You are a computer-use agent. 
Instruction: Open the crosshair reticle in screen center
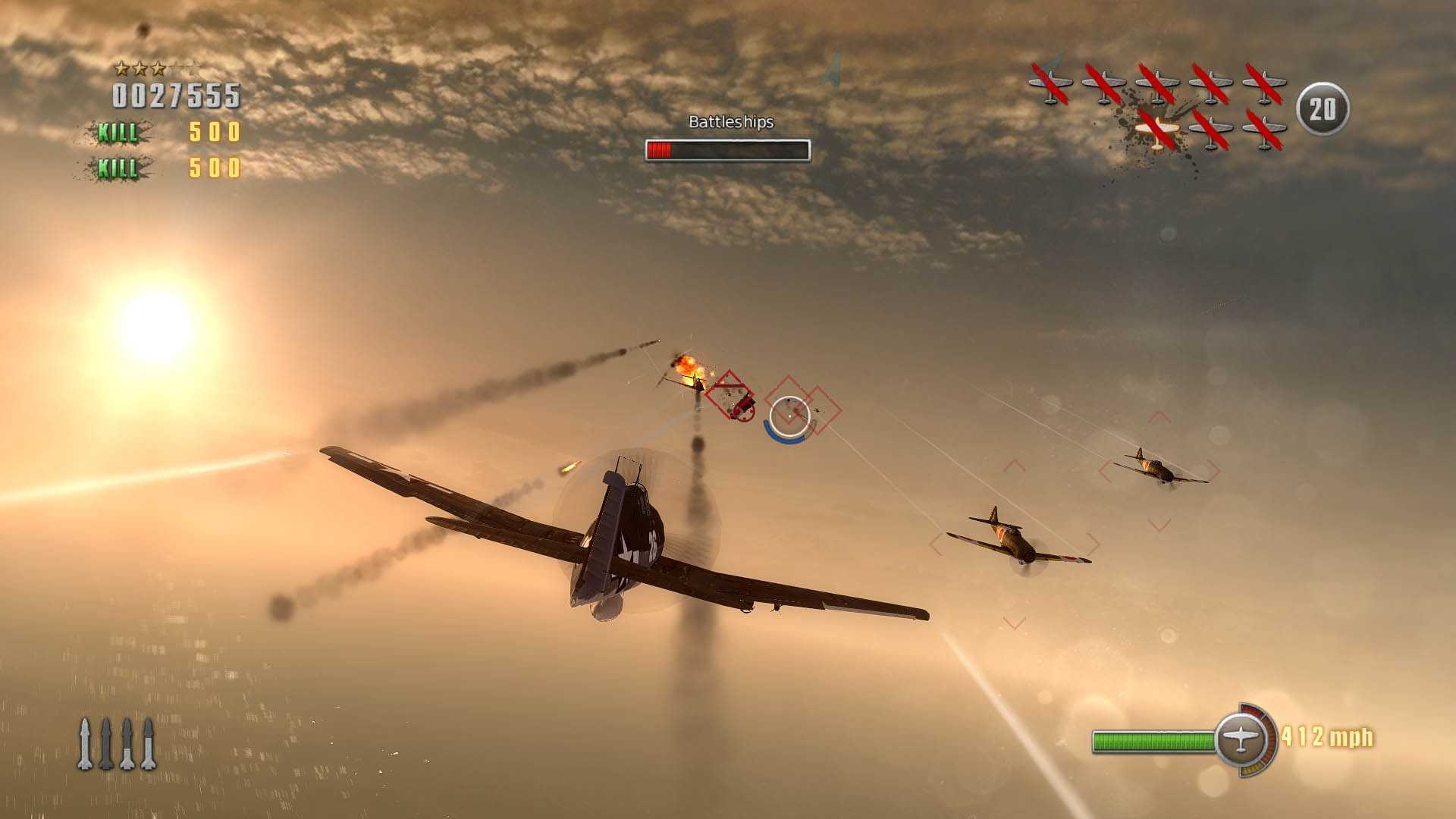(789, 416)
